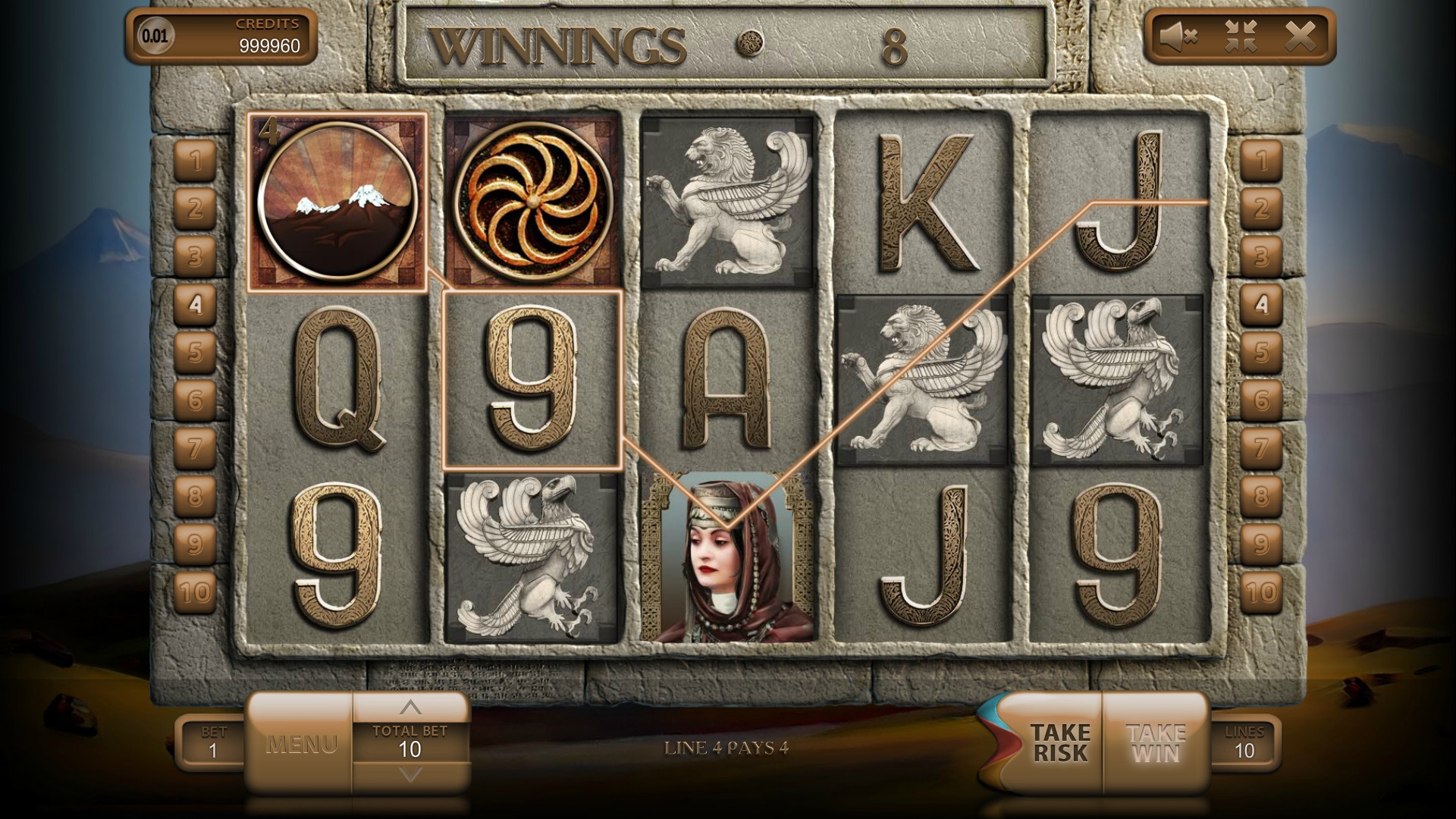Select payline 2 on the right column

tap(1260, 209)
